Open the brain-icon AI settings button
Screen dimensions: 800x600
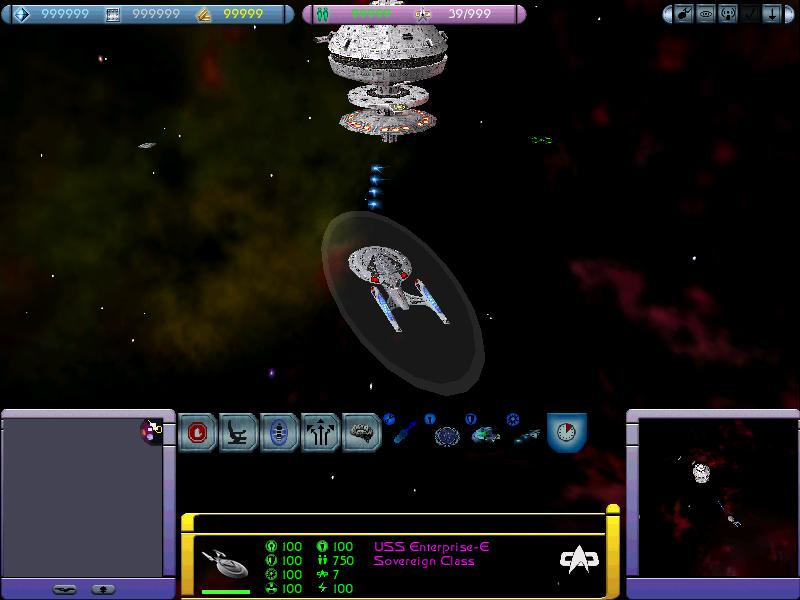(362, 433)
